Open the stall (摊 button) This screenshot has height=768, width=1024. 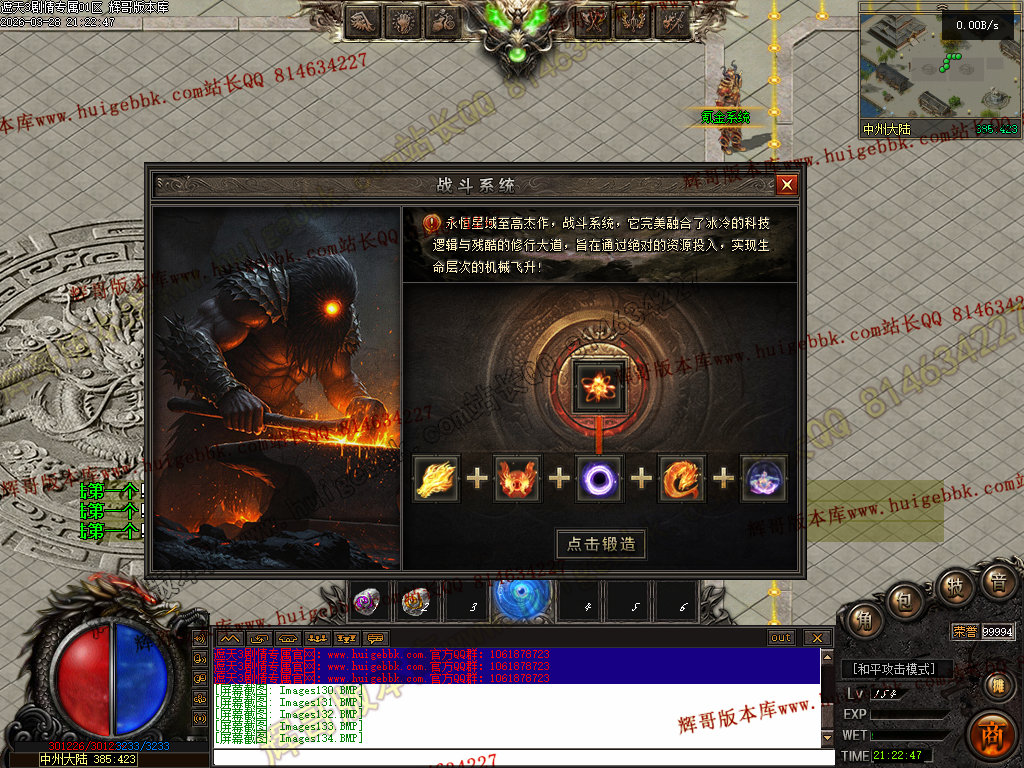click(x=997, y=685)
